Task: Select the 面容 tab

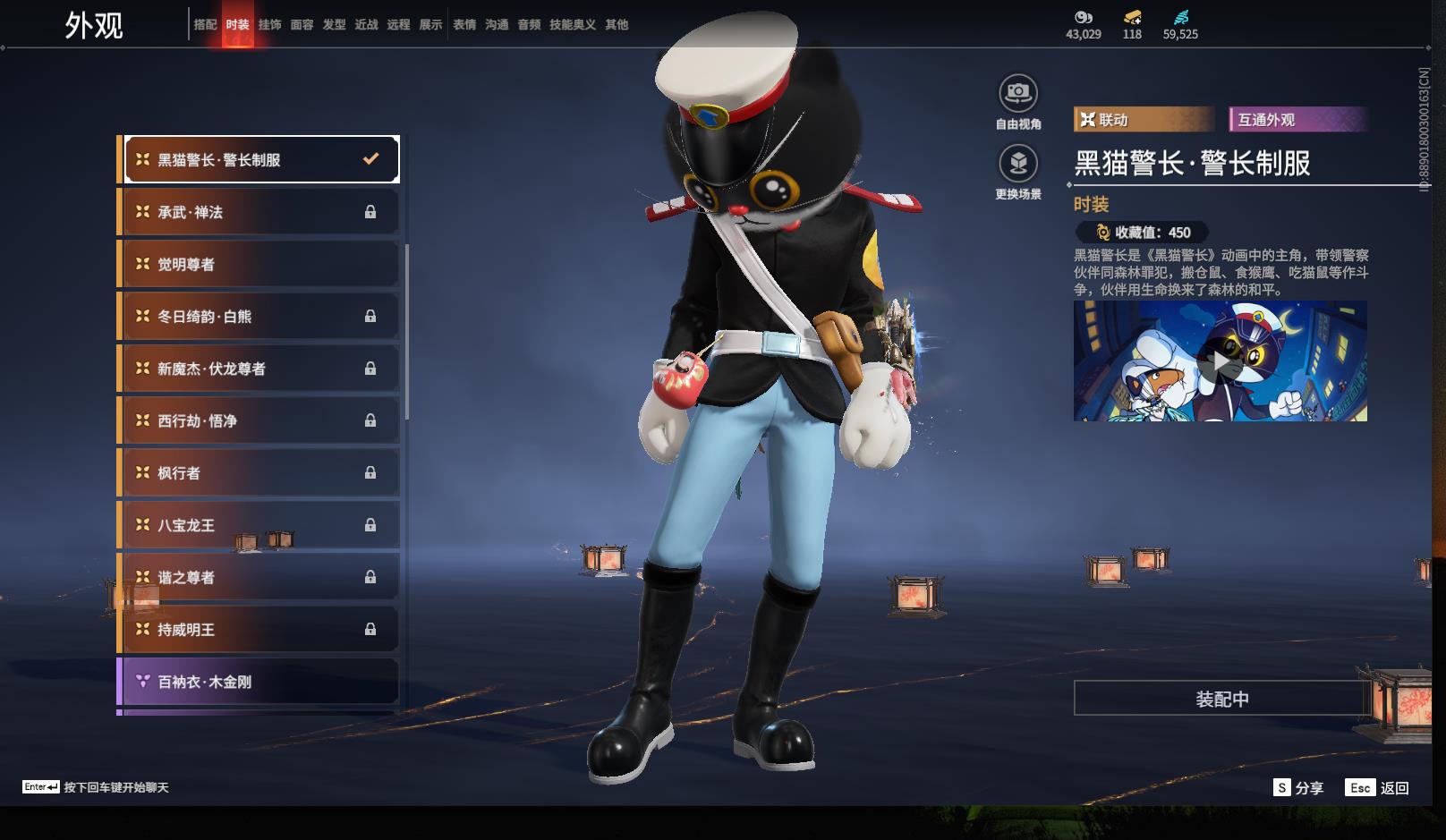Action: click(302, 25)
